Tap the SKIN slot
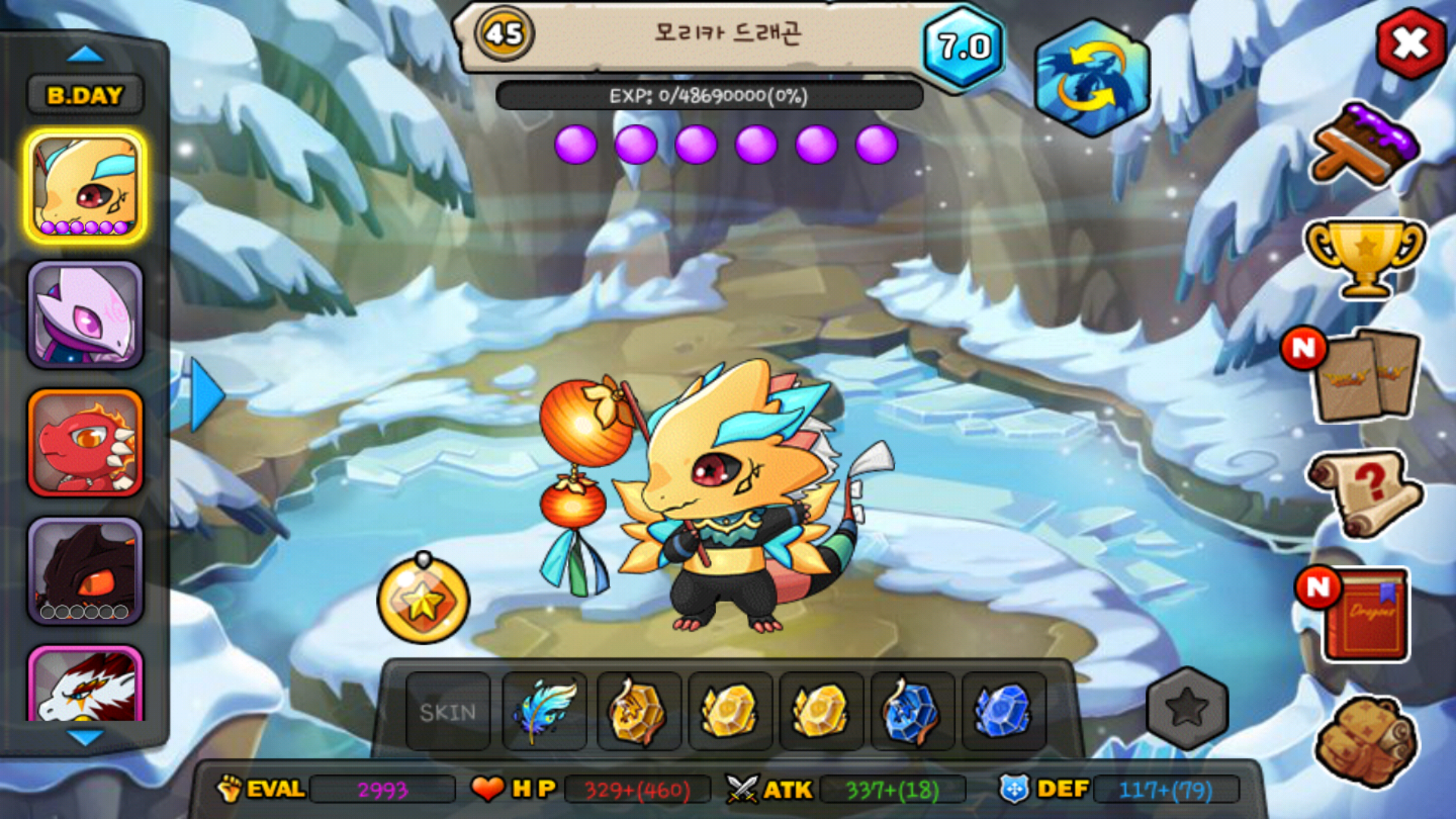Image resolution: width=1456 pixels, height=819 pixels. (448, 712)
